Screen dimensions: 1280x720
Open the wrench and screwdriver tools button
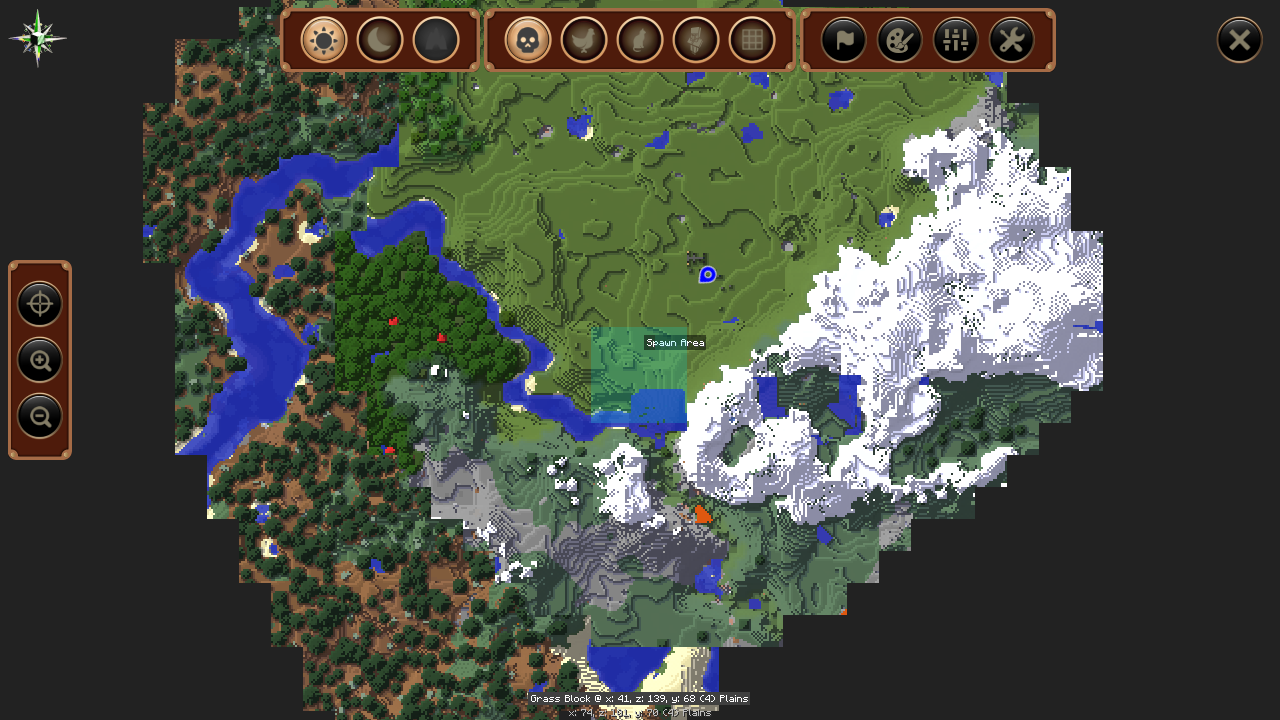tap(1012, 41)
